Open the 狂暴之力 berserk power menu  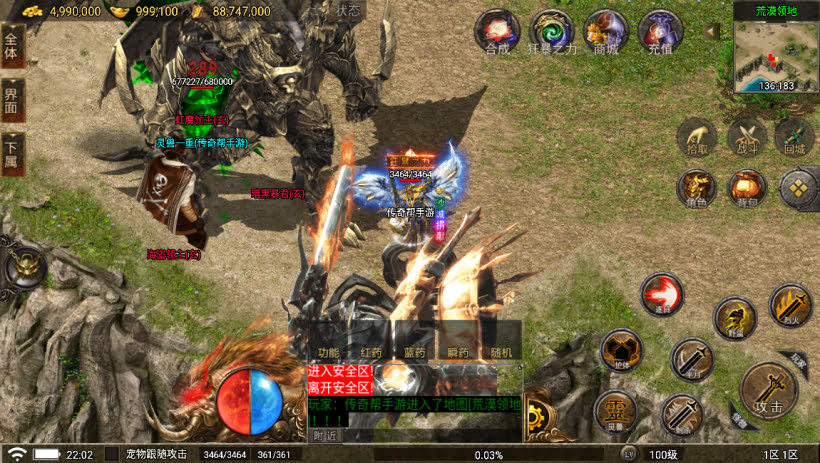tap(551, 32)
